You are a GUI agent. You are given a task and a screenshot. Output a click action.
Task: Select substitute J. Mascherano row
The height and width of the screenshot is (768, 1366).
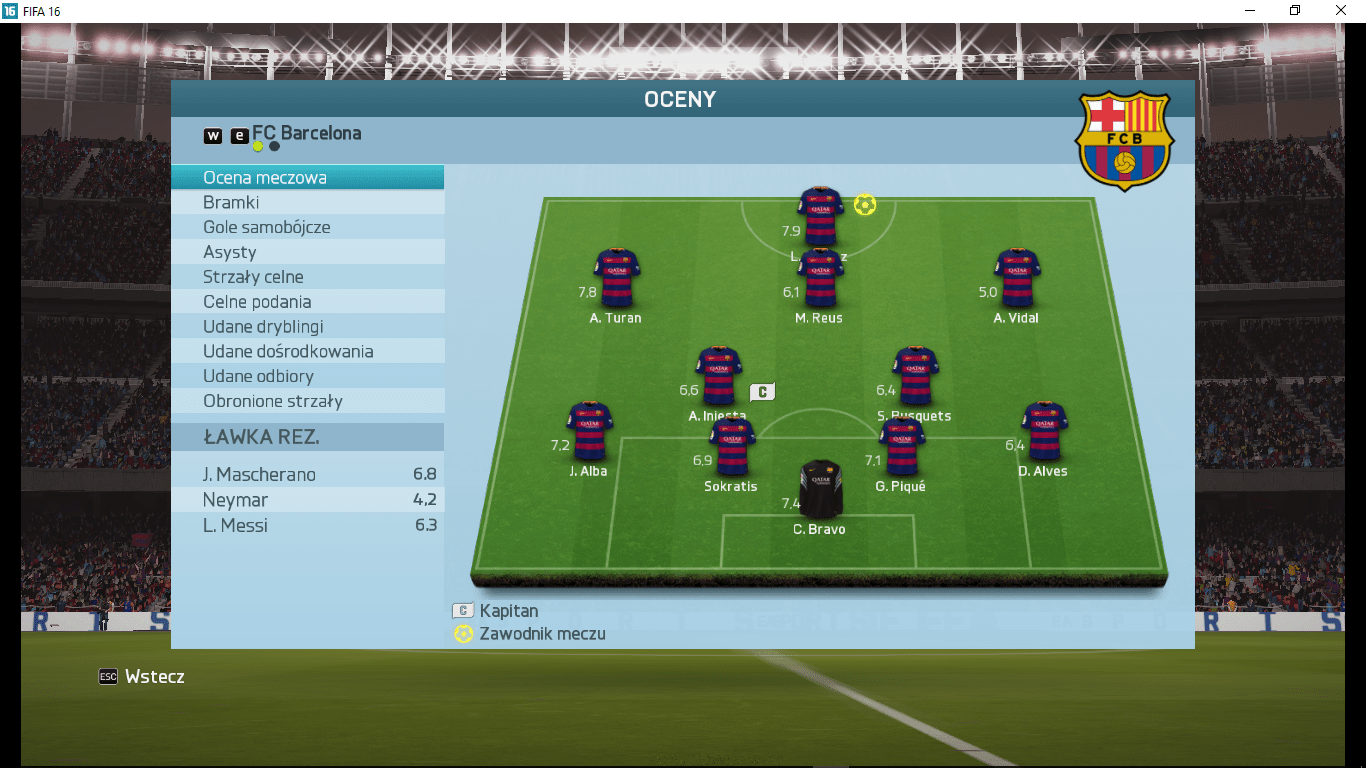(307, 474)
